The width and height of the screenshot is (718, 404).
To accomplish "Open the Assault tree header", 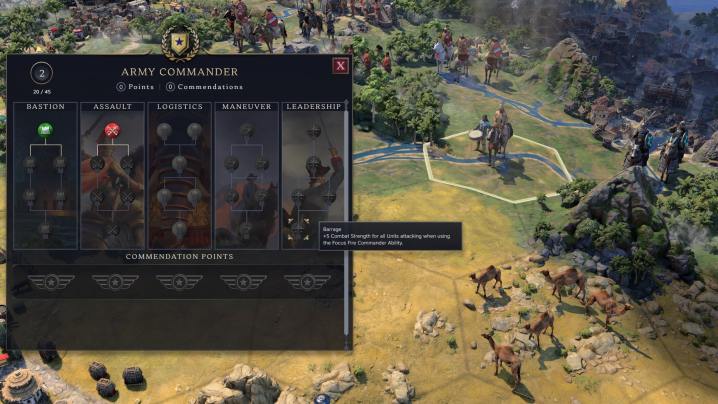I will click(x=112, y=107).
